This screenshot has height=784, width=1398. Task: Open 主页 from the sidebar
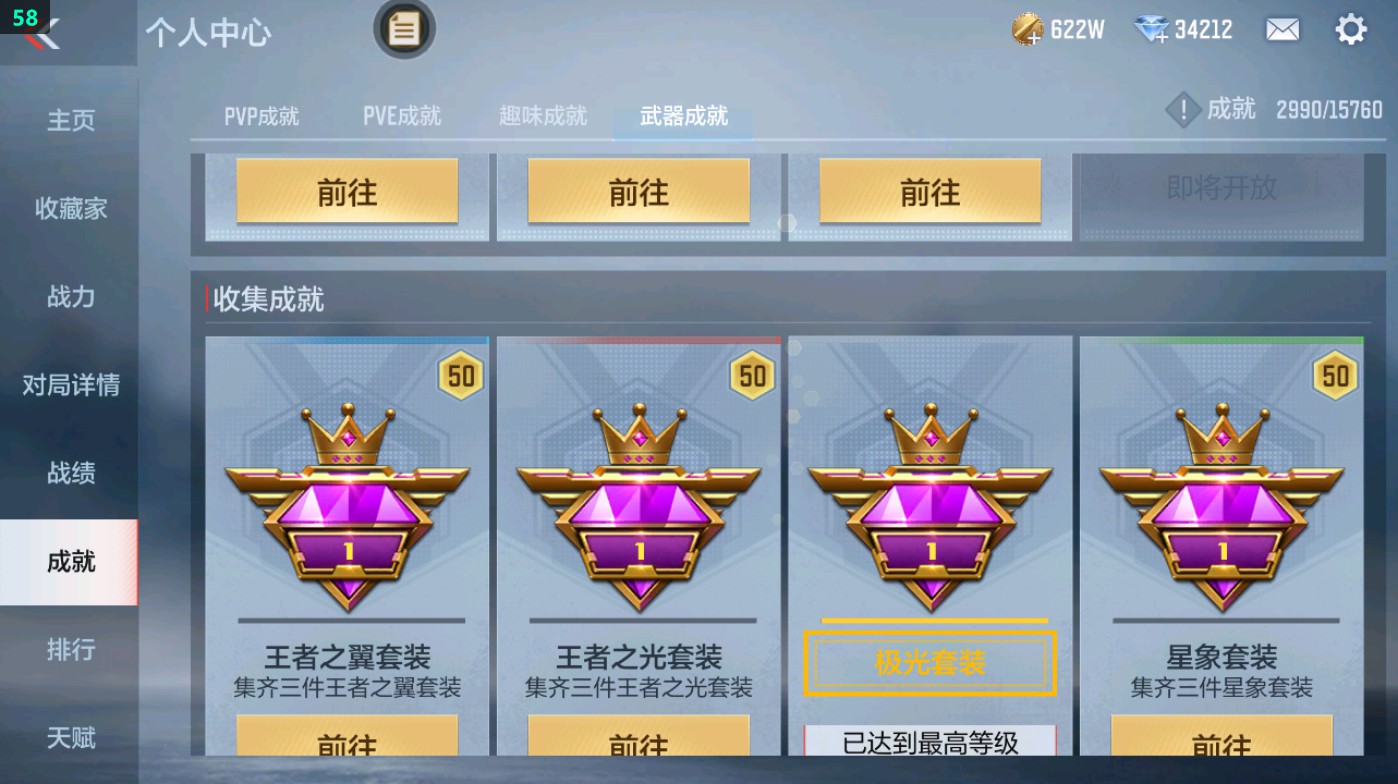pos(68,120)
